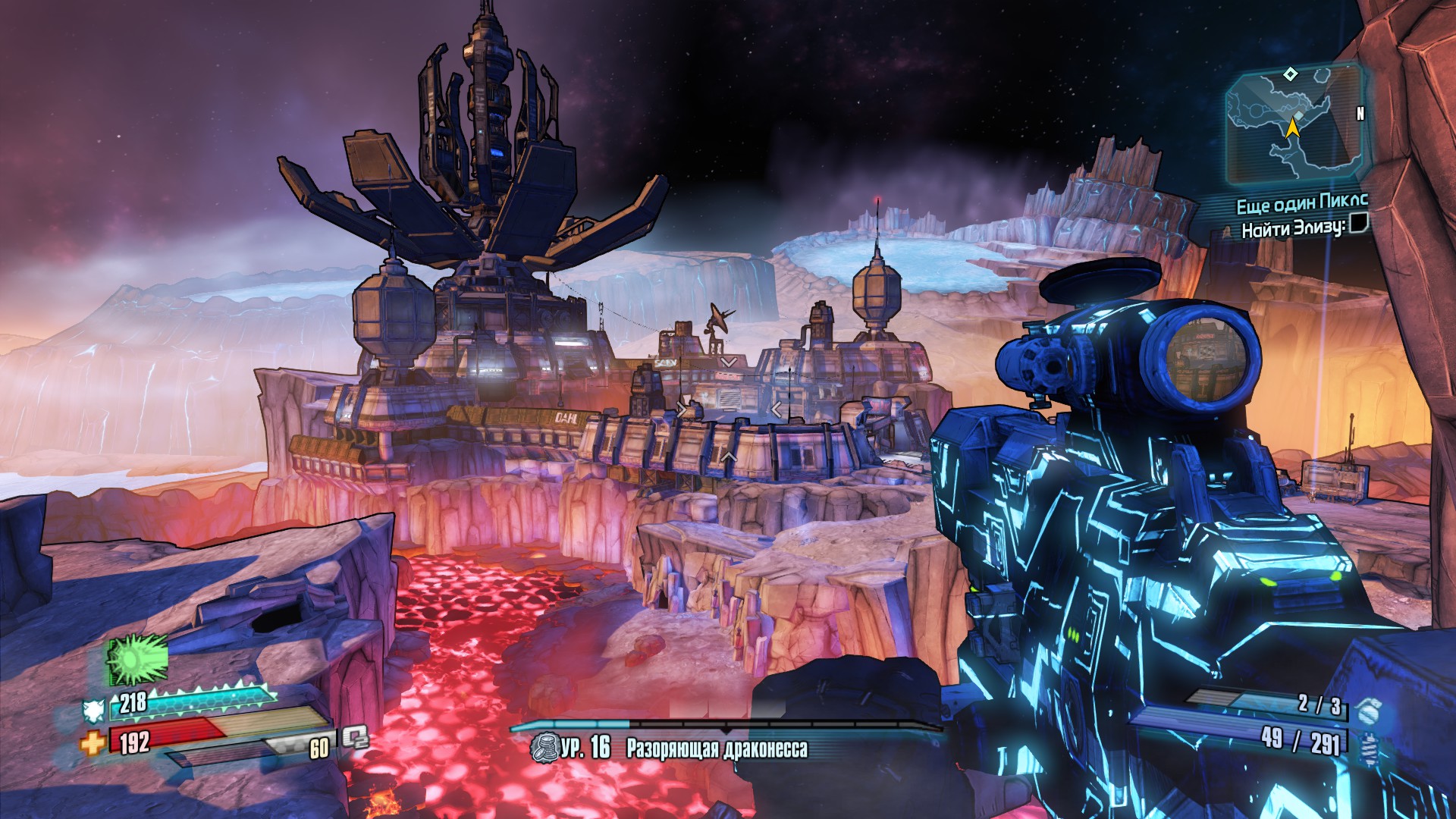The width and height of the screenshot is (1456, 819).
Task: Select the "Еще один Пиклс" mission tracker
Action: [1301, 204]
